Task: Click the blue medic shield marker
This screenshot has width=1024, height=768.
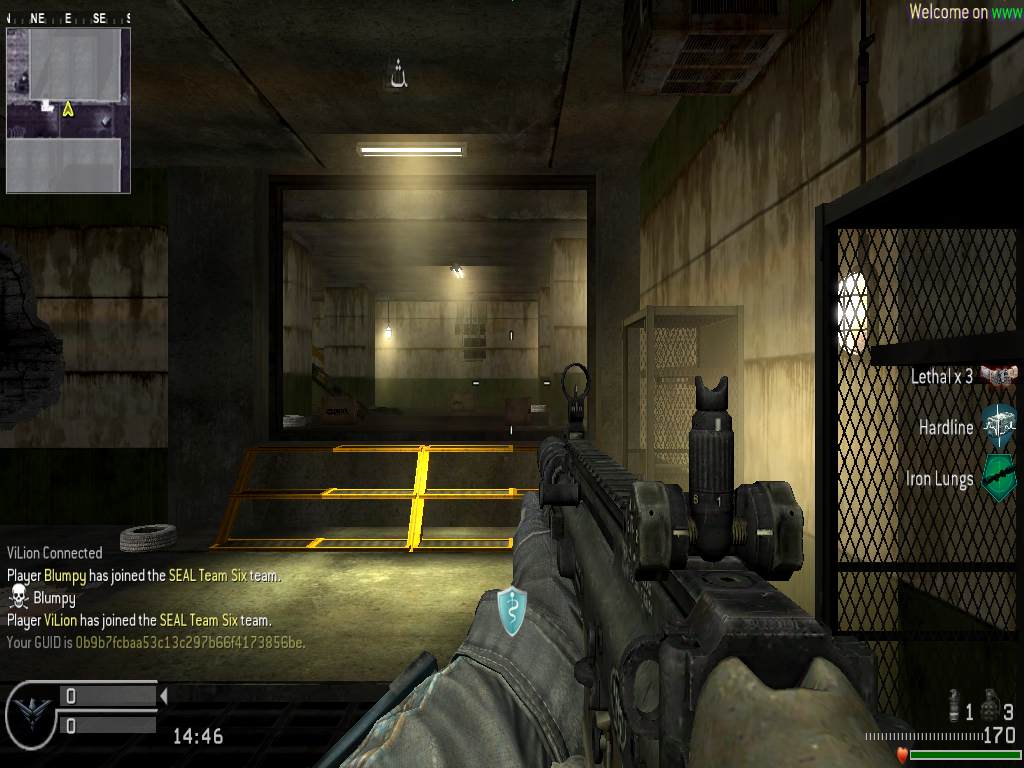Action: pos(512,611)
